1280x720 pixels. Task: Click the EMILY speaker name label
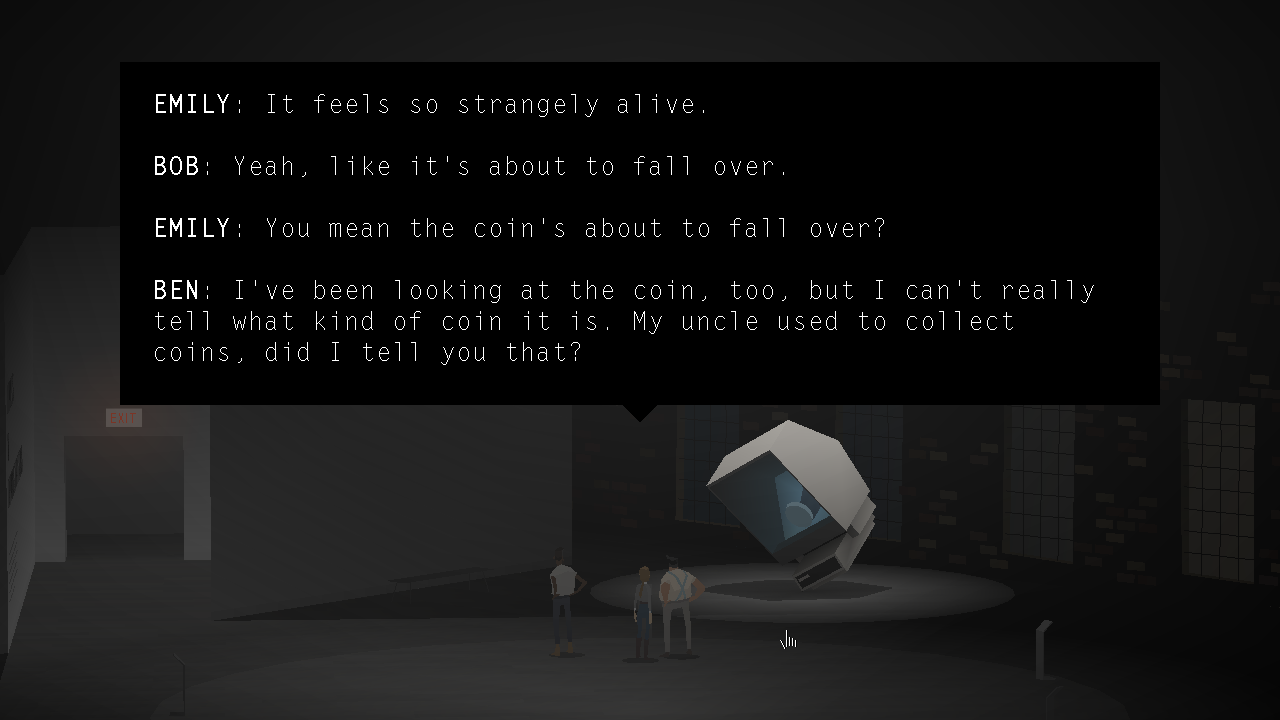click(x=192, y=104)
